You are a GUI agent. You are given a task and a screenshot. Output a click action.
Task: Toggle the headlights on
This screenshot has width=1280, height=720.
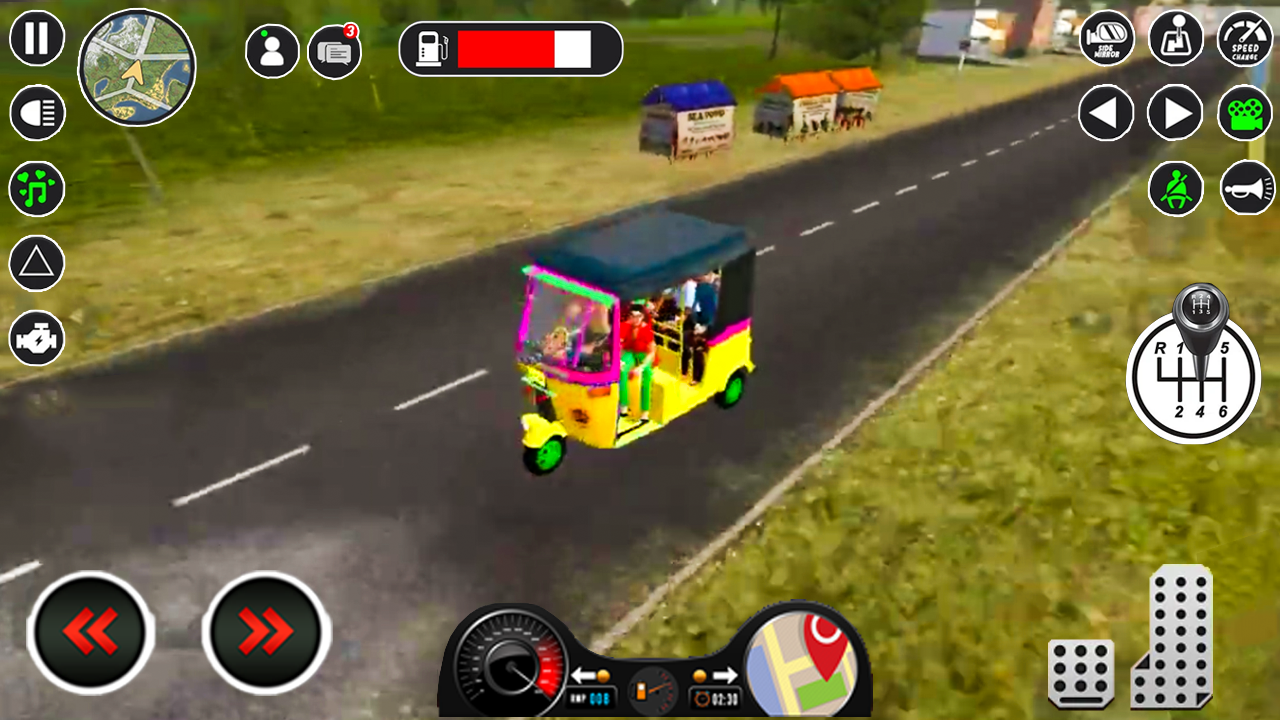[36, 113]
